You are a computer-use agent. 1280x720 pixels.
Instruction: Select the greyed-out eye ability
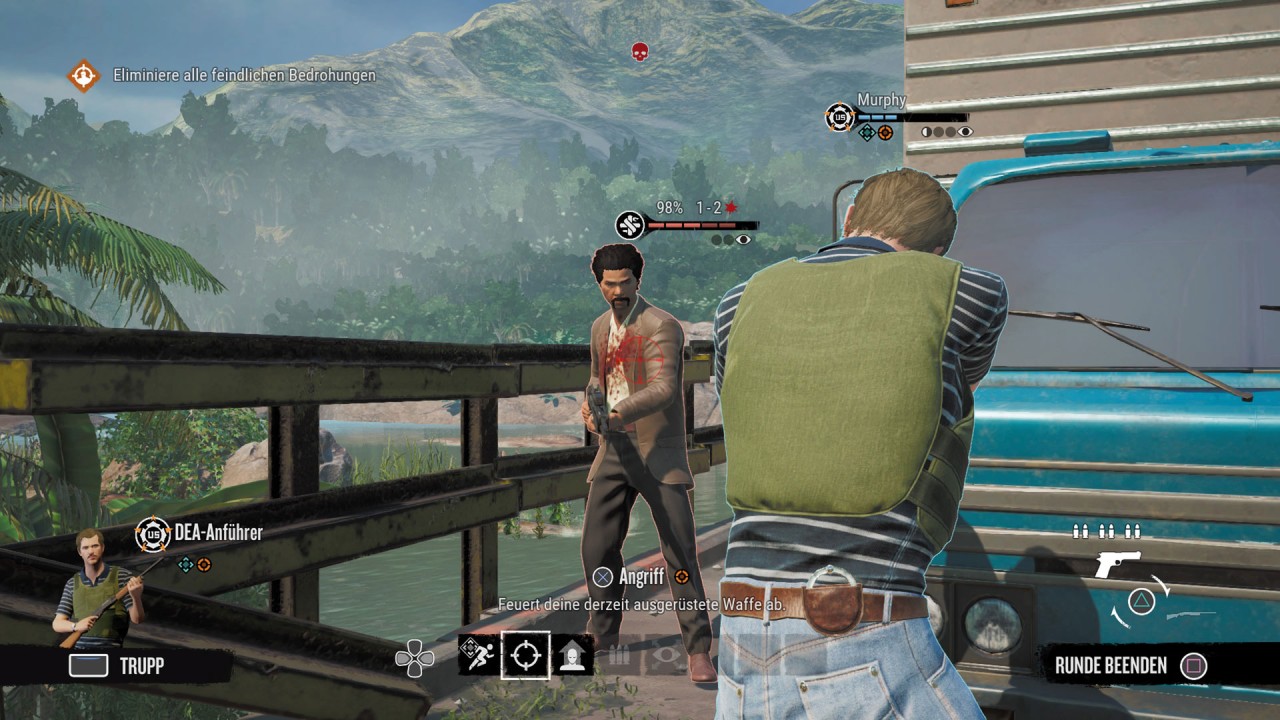(x=665, y=656)
